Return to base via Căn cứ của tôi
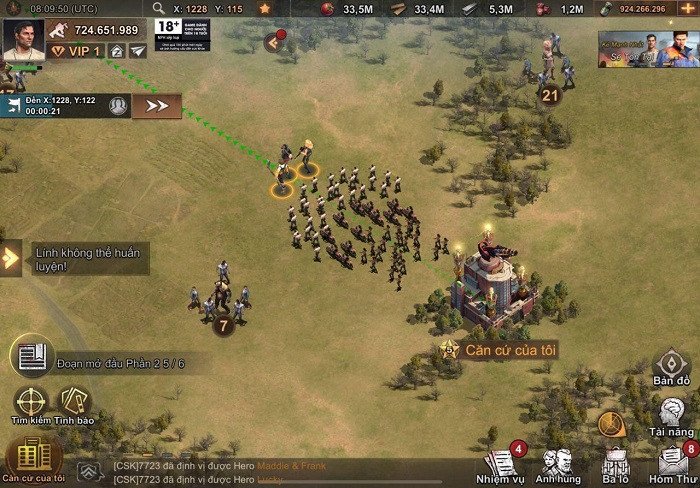Screen dimensions: 700x488 [x=33, y=459]
